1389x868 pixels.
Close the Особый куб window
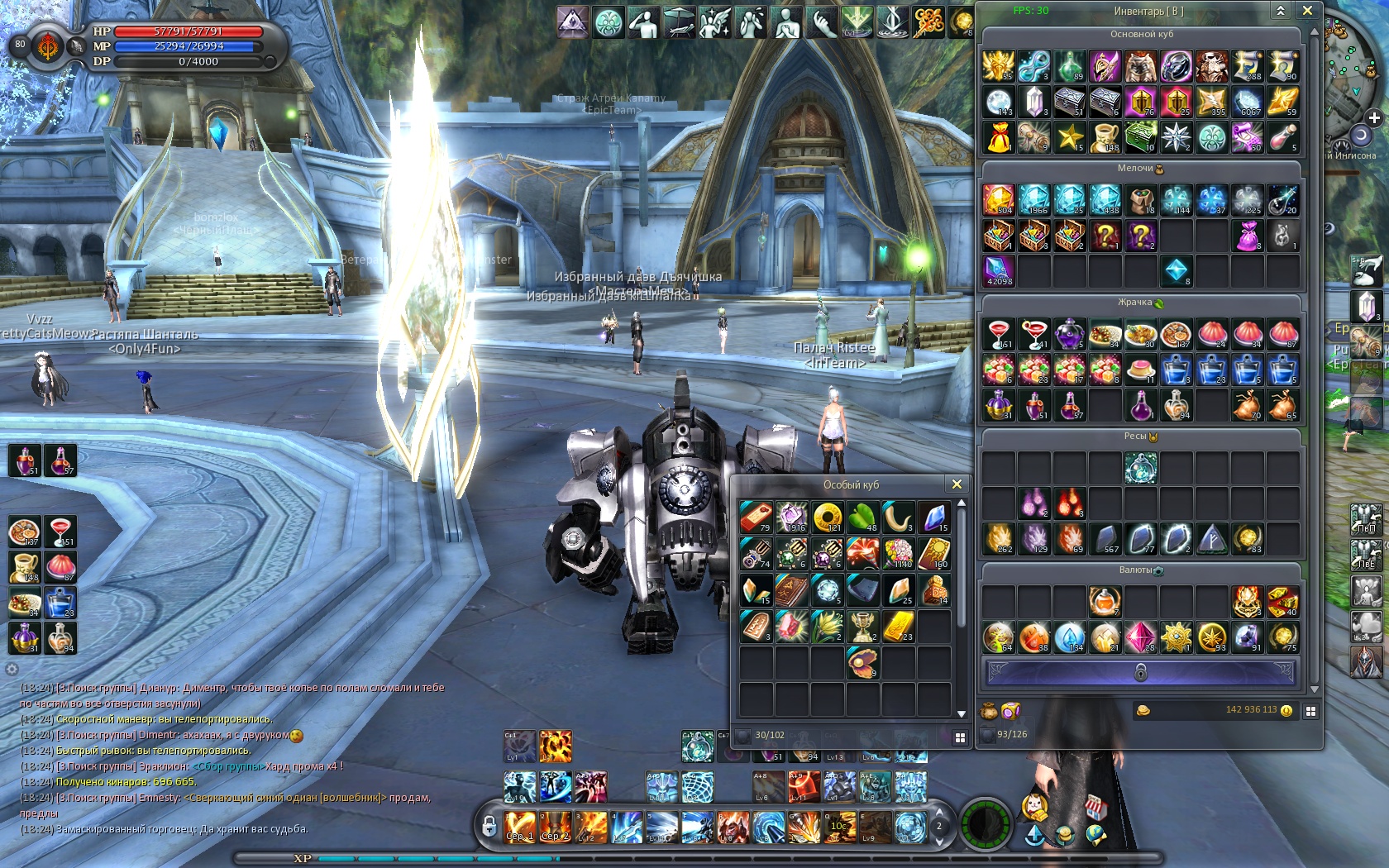(x=957, y=484)
